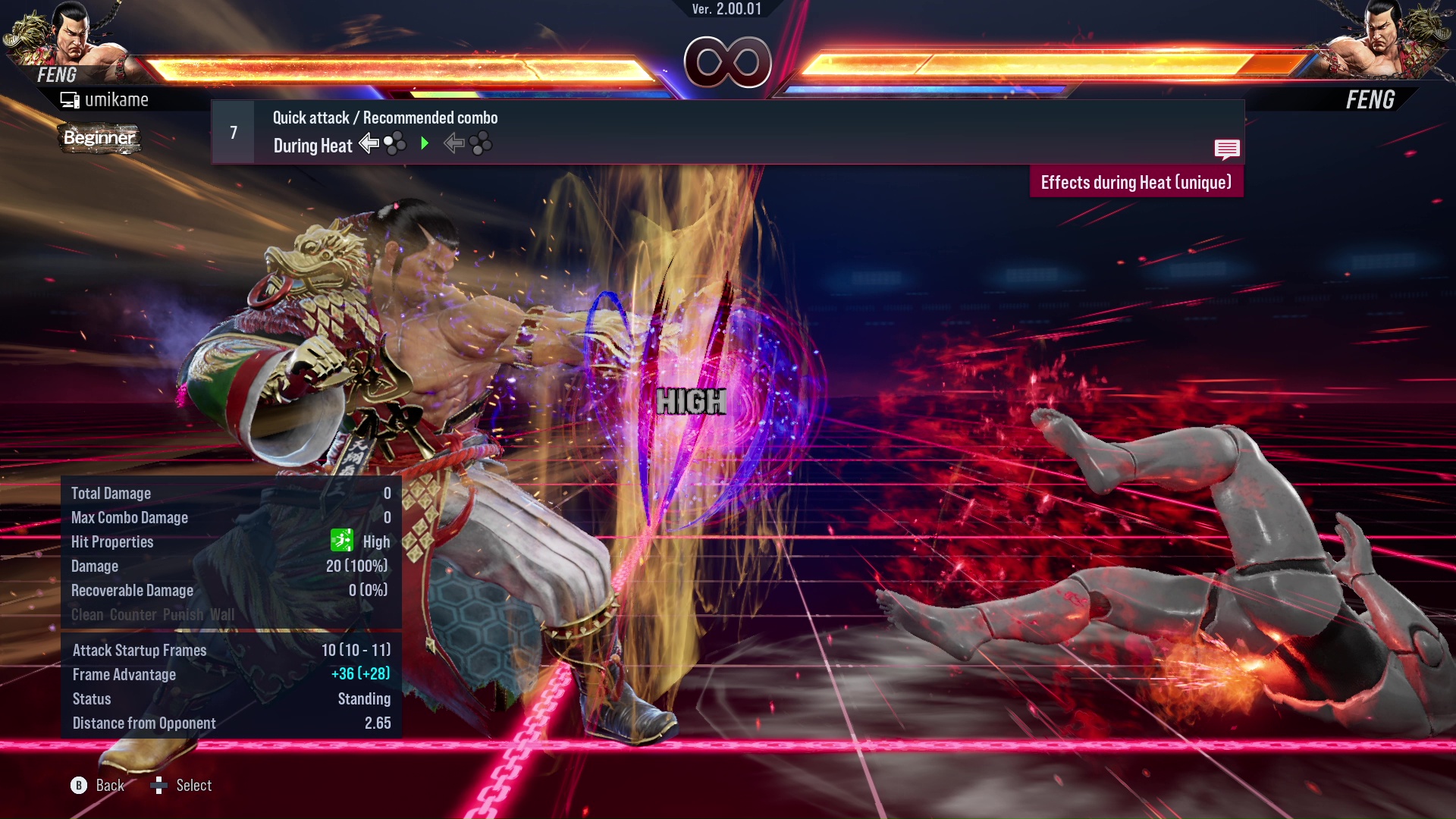The width and height of the screenshot is (1456, 819).
Task: Select the monitor icon beside umikame
Action: [x=70, y=99]
